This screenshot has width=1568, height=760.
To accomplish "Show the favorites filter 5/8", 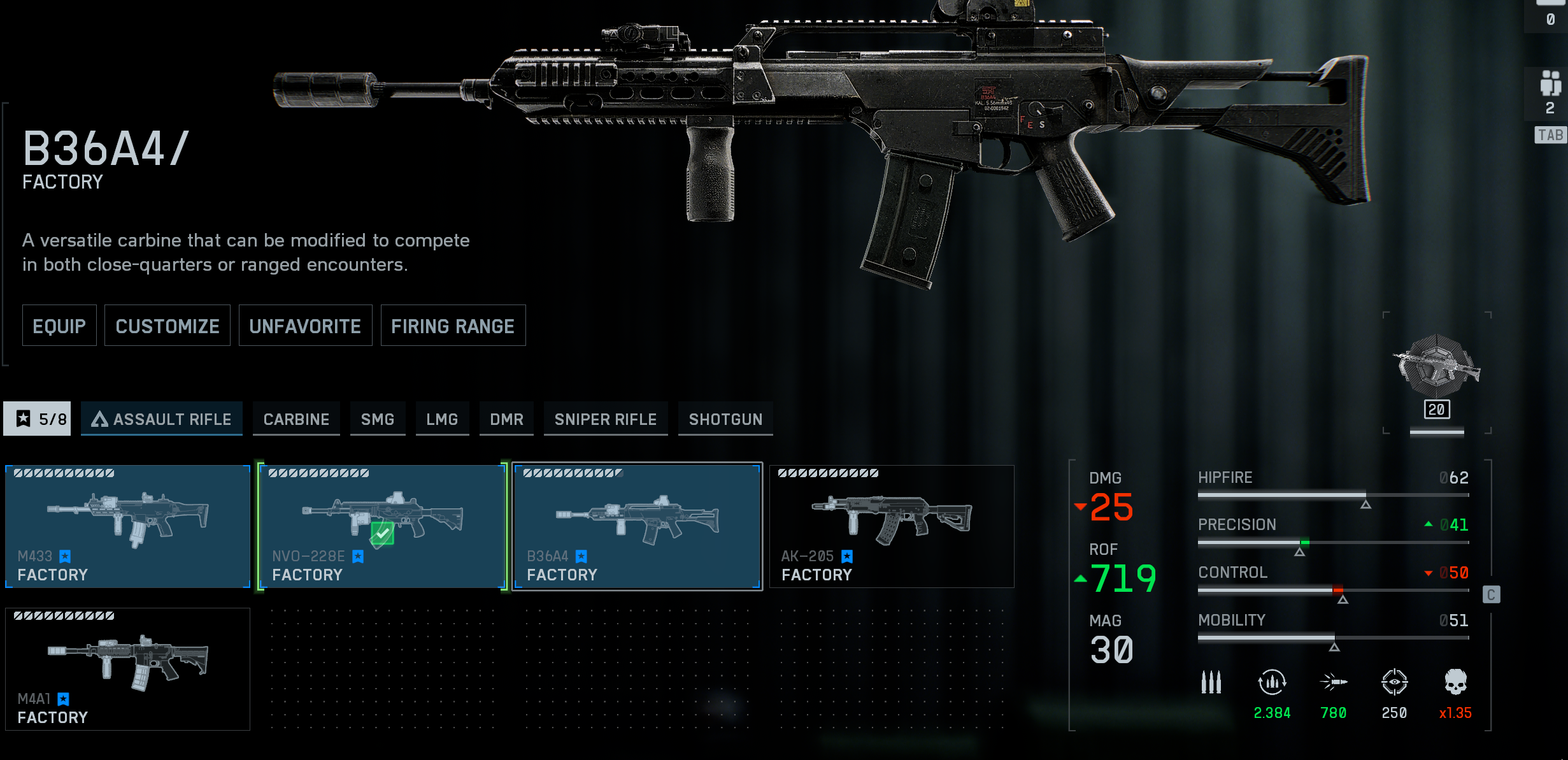I will coord(37,419).
